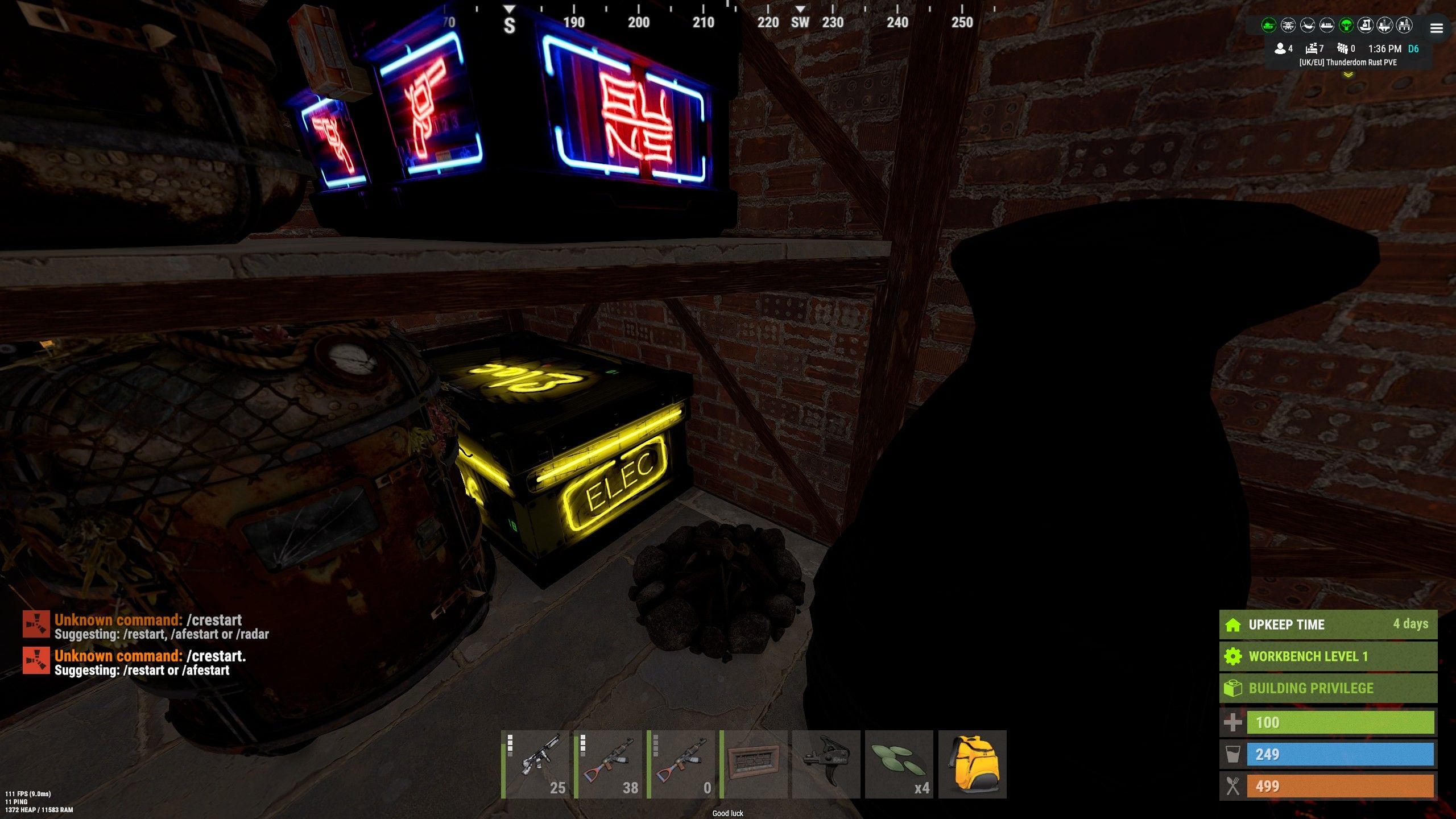
Task: Click the green tank event icon
Action: pos(1268,26)
